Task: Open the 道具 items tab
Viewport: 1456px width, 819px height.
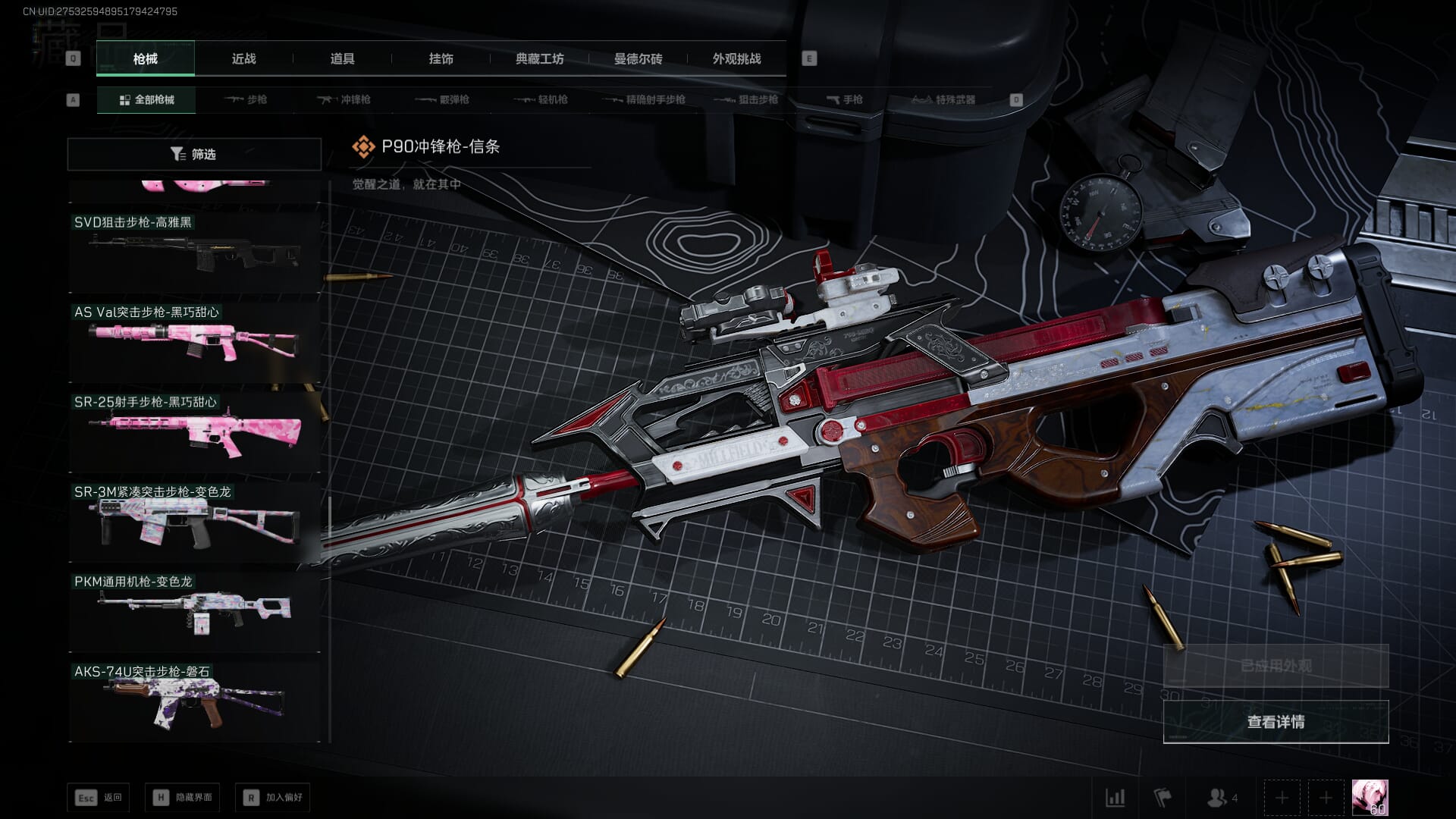Action: tap(342, 58)
